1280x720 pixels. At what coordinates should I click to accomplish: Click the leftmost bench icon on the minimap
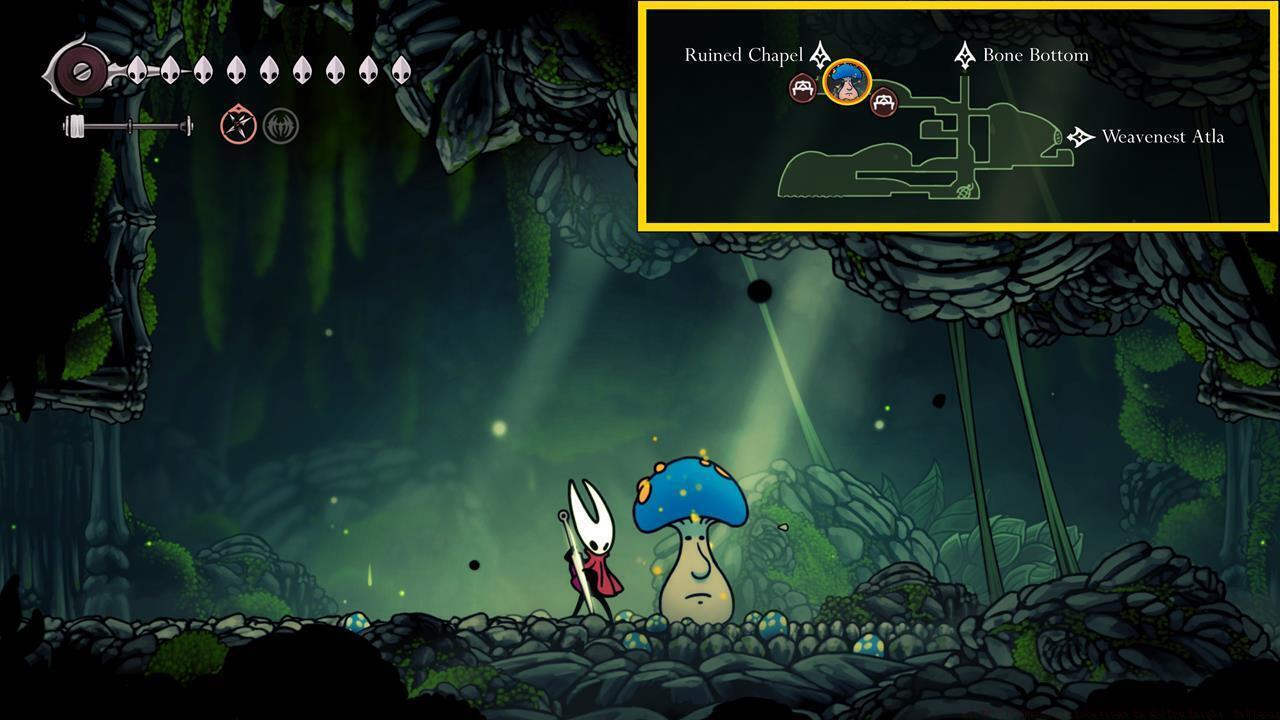pyautogui.click(x=801, y=88)
